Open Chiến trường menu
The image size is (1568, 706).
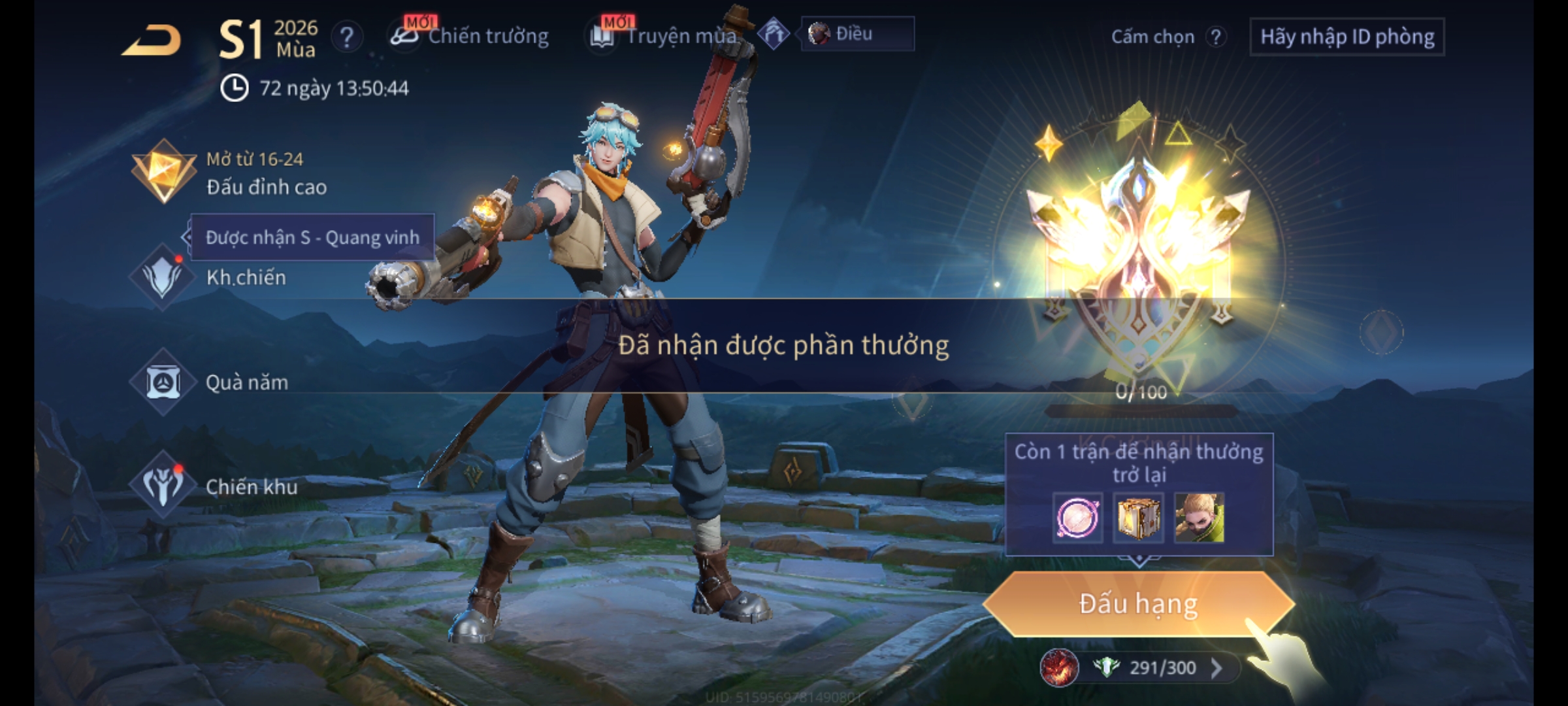(x=470, y=36)
